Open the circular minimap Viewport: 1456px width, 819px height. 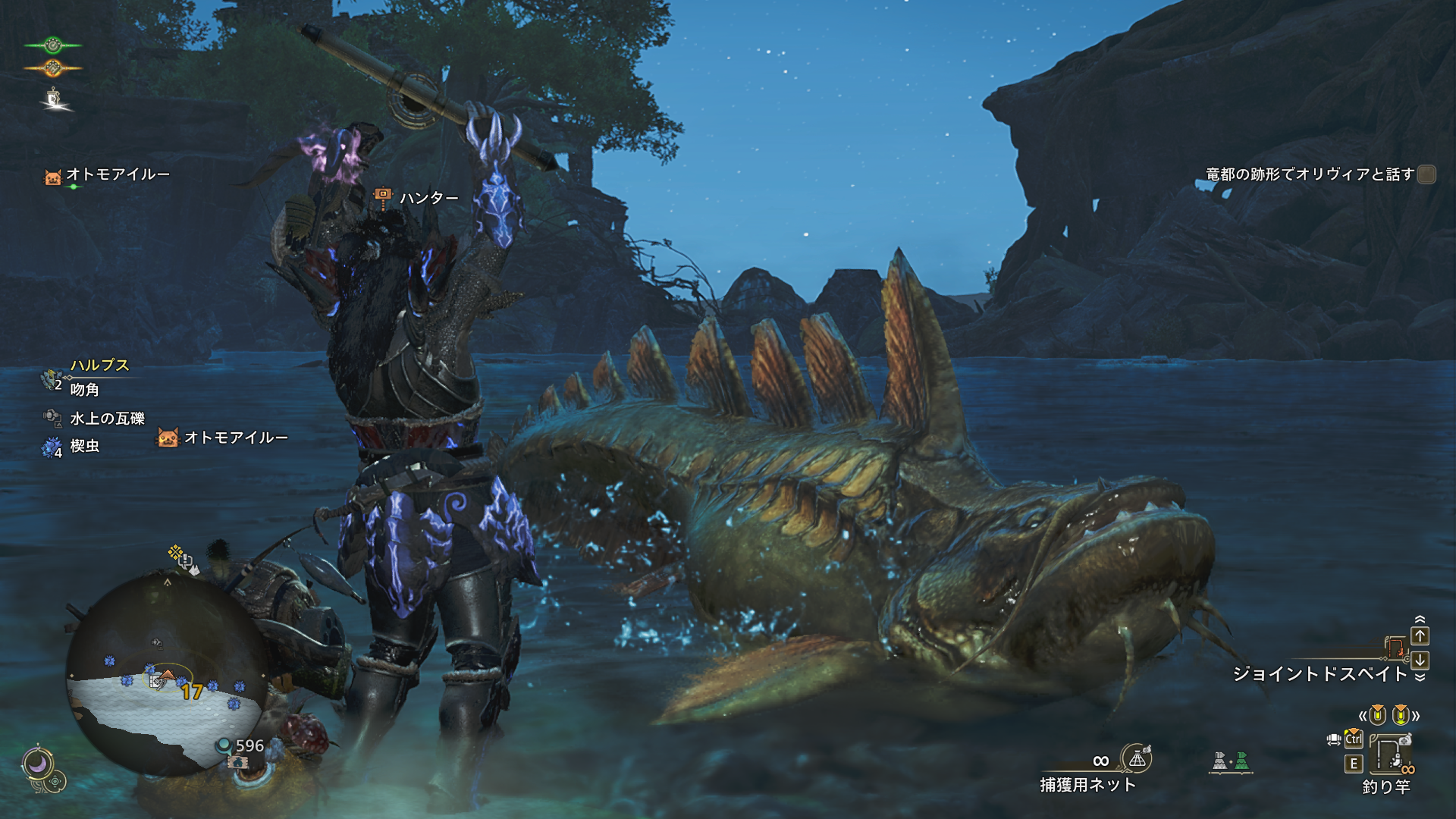click(165, 675)
